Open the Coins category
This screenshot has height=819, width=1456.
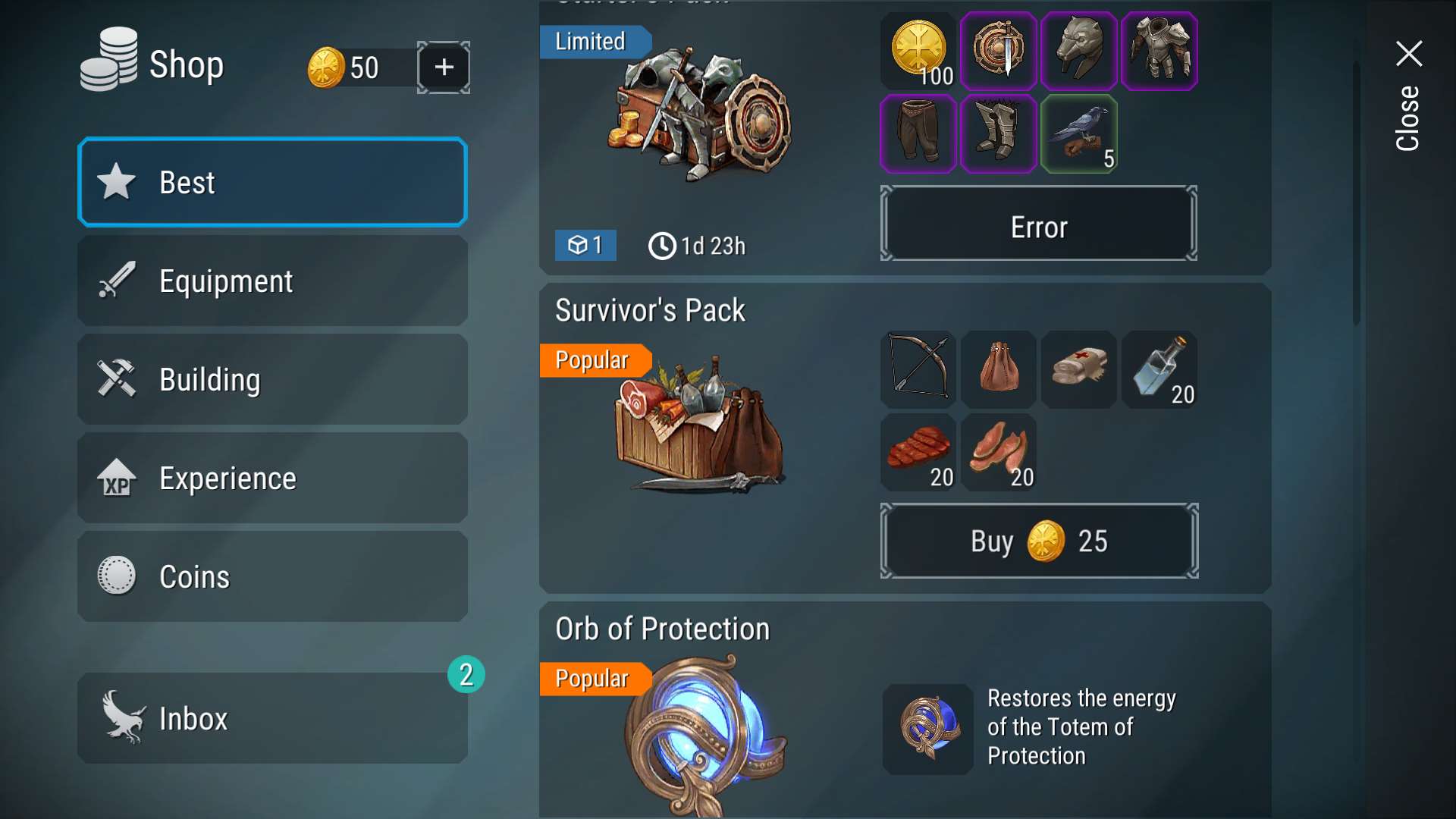(x=272, y=576)
